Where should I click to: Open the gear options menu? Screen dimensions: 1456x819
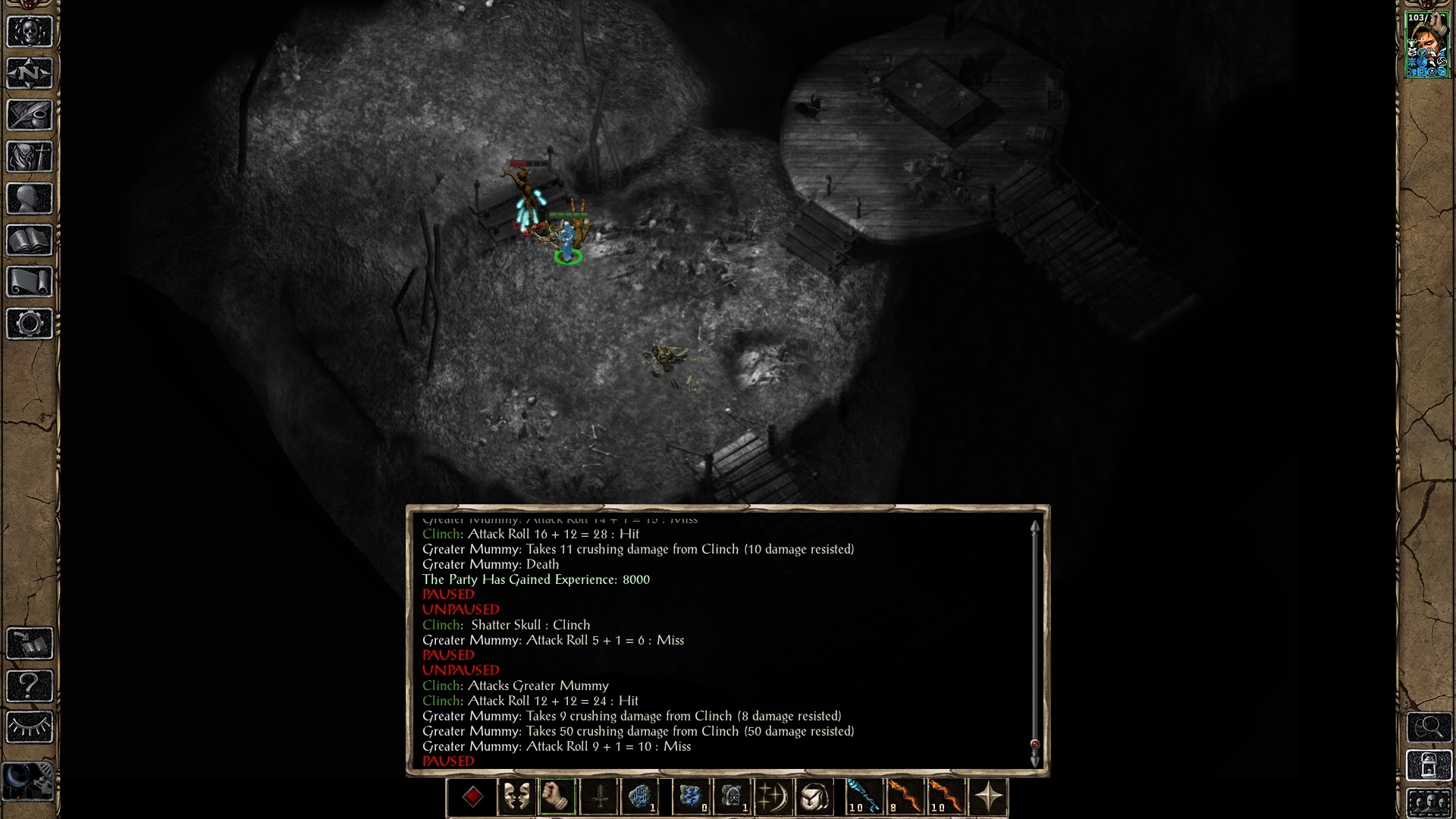pyautogui.click(x=30, y=324)
